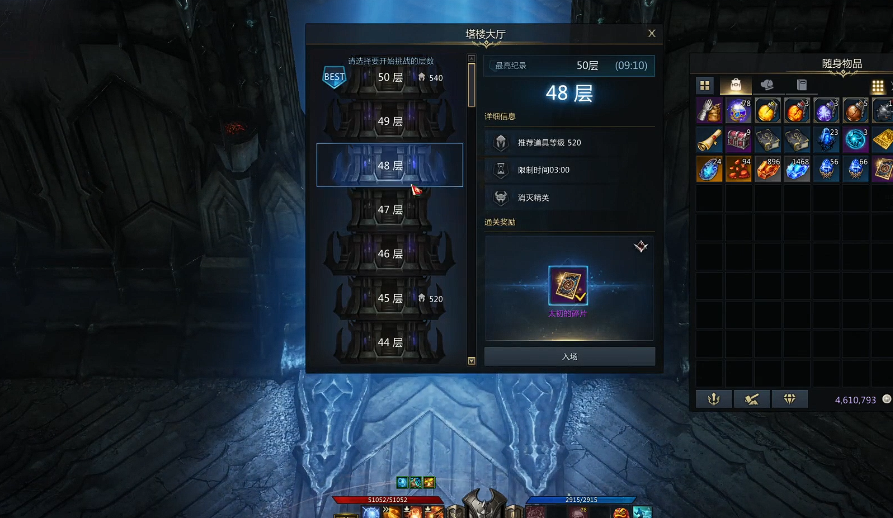
Task: Select floor 47 in the tower list
Action: [x=389, y=210]
